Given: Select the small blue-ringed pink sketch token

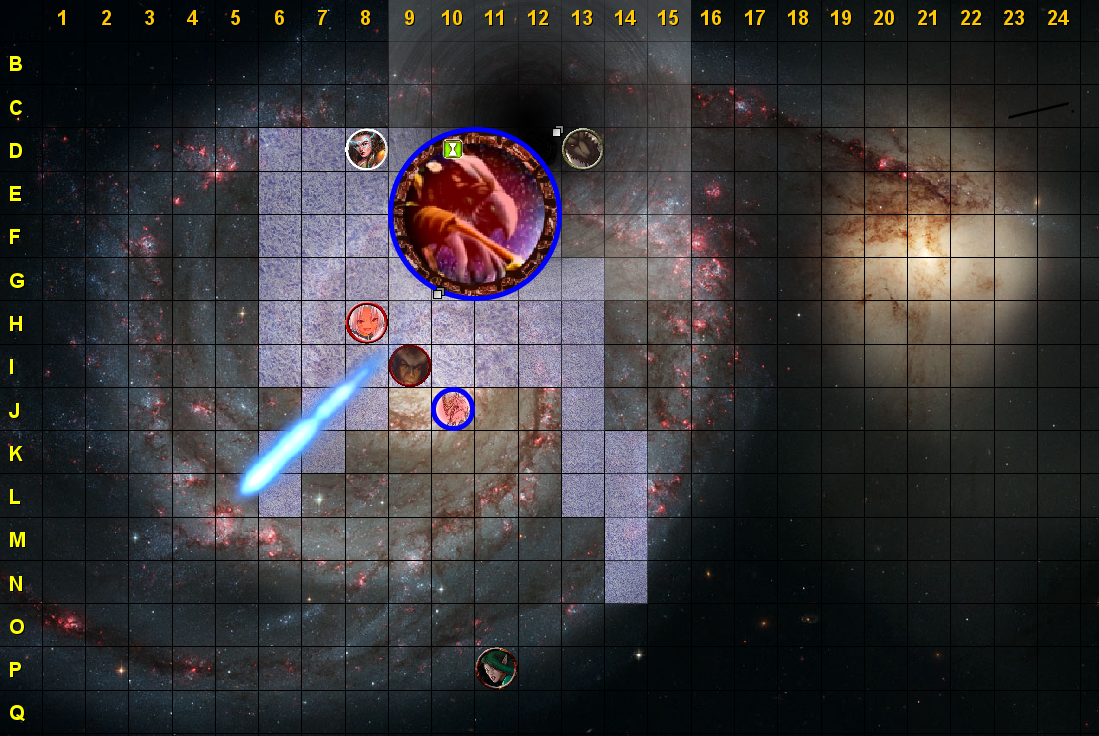Looking at the screenshot, I should pos(453,408).
